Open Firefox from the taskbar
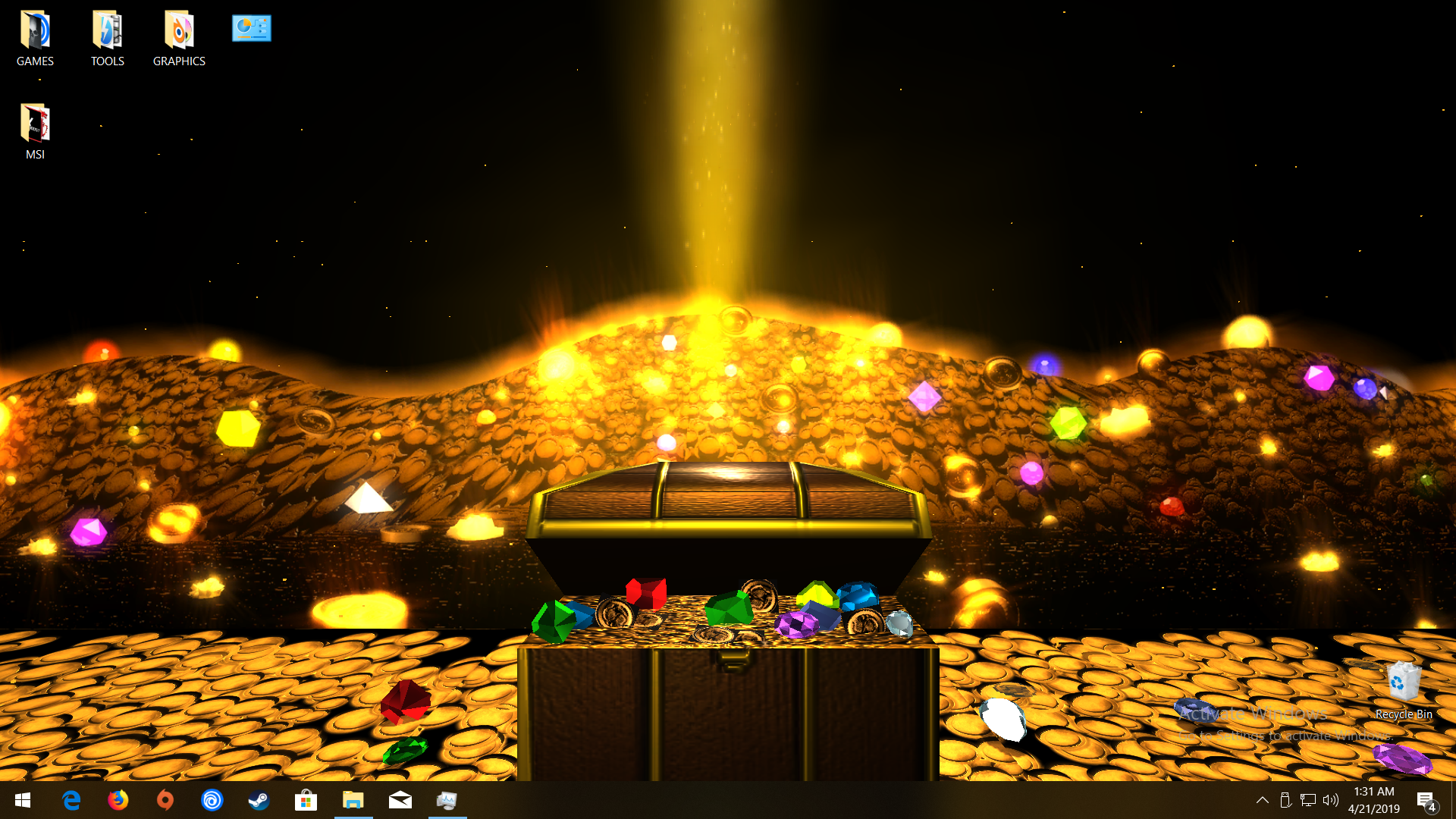 [118, 801]
